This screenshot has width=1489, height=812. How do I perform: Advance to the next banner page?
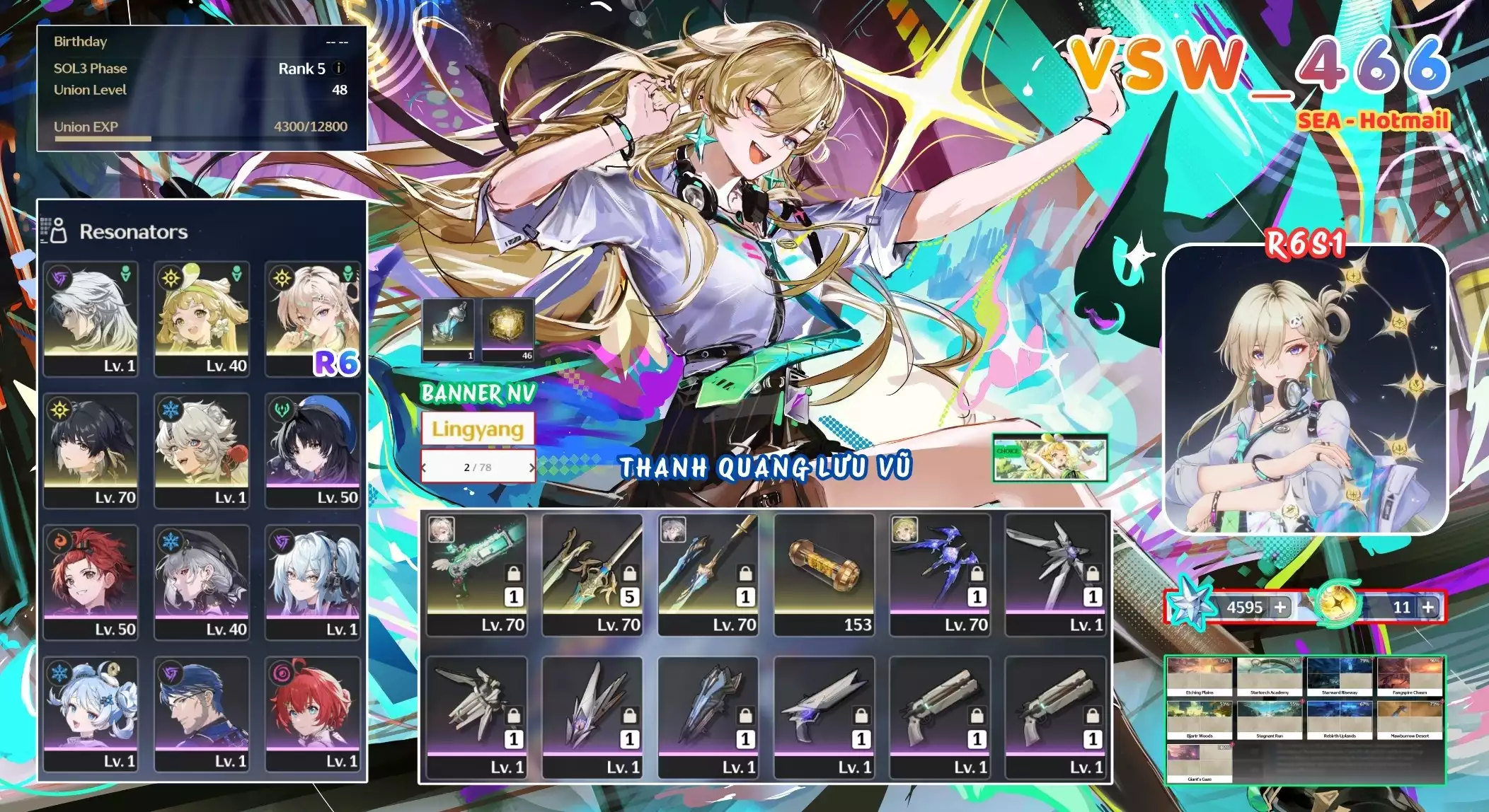tap(531, 468)
